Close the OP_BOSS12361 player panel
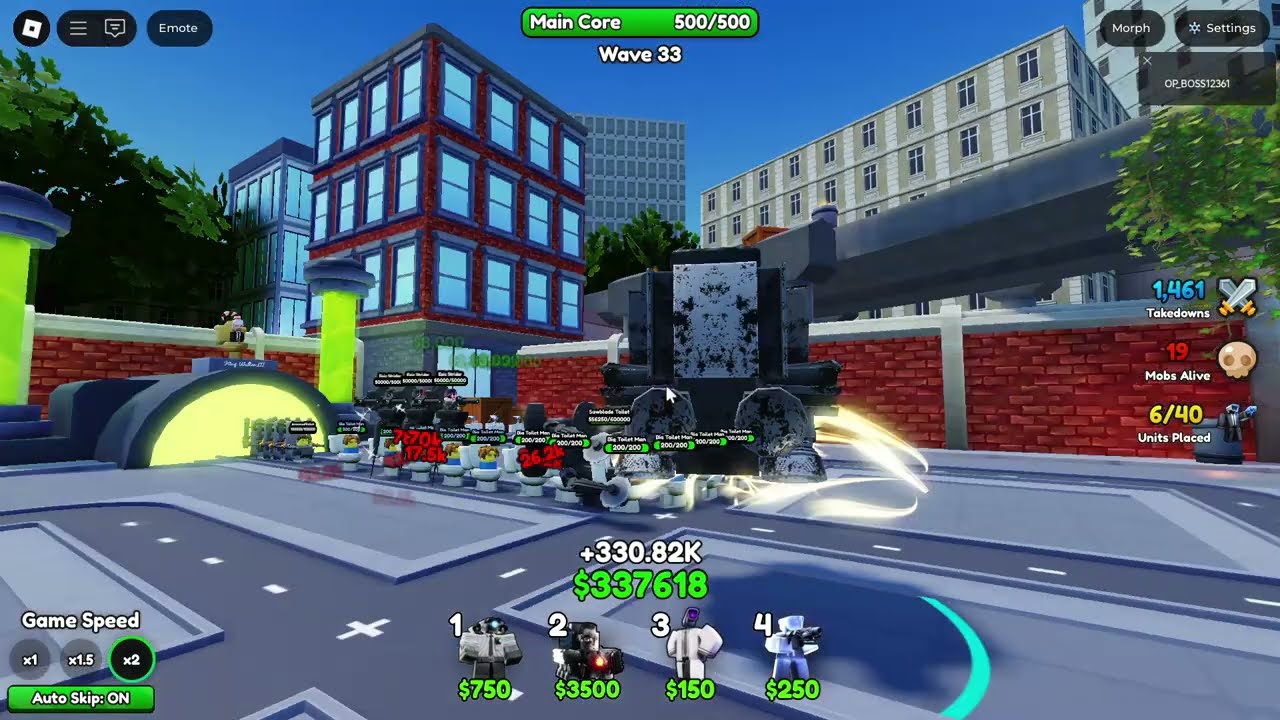Image resolution: width=1280 pixels, height=720 pixels. 1147,62
